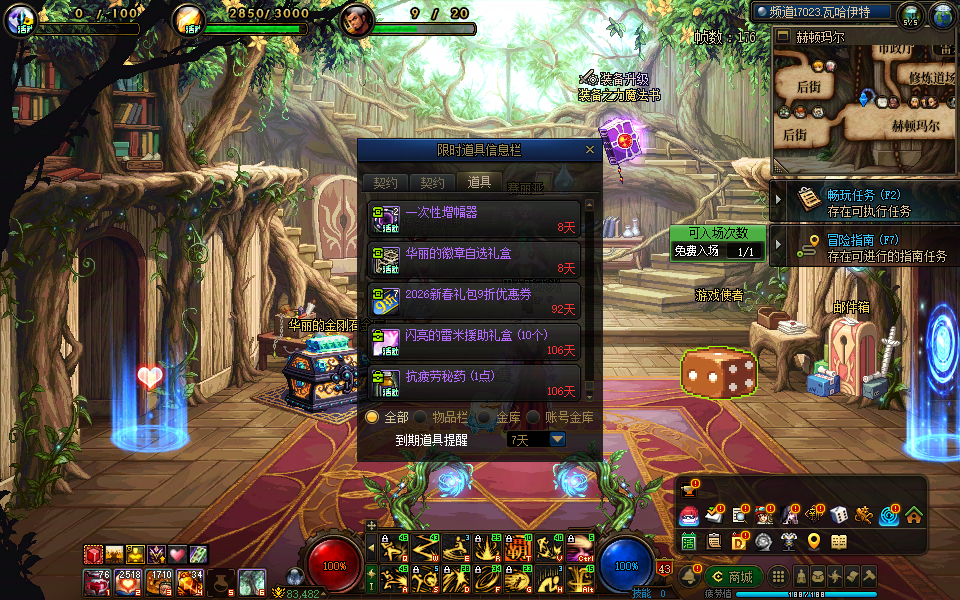Screen dimensions: 960x600
Task: Open the 7天 expiry reminder dropdown
Action: 557,439
